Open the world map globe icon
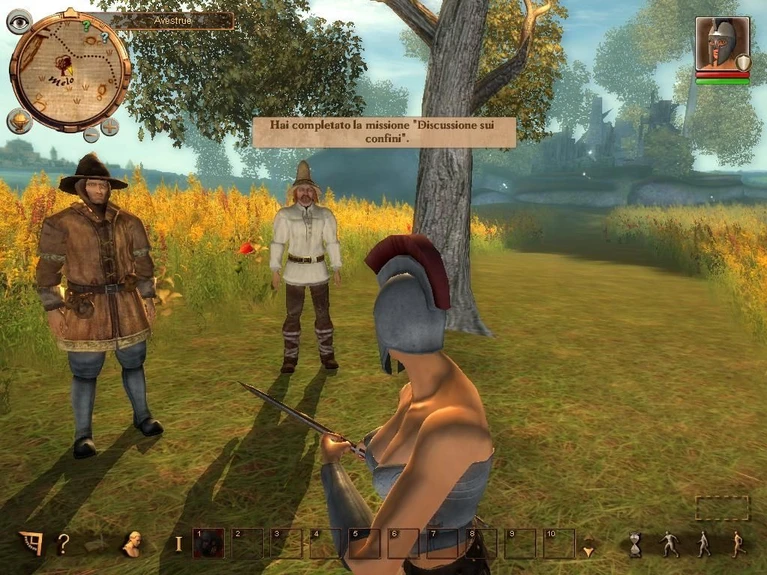Image resolution: width=767 pixels, height=575 pixels. [19, 121]
